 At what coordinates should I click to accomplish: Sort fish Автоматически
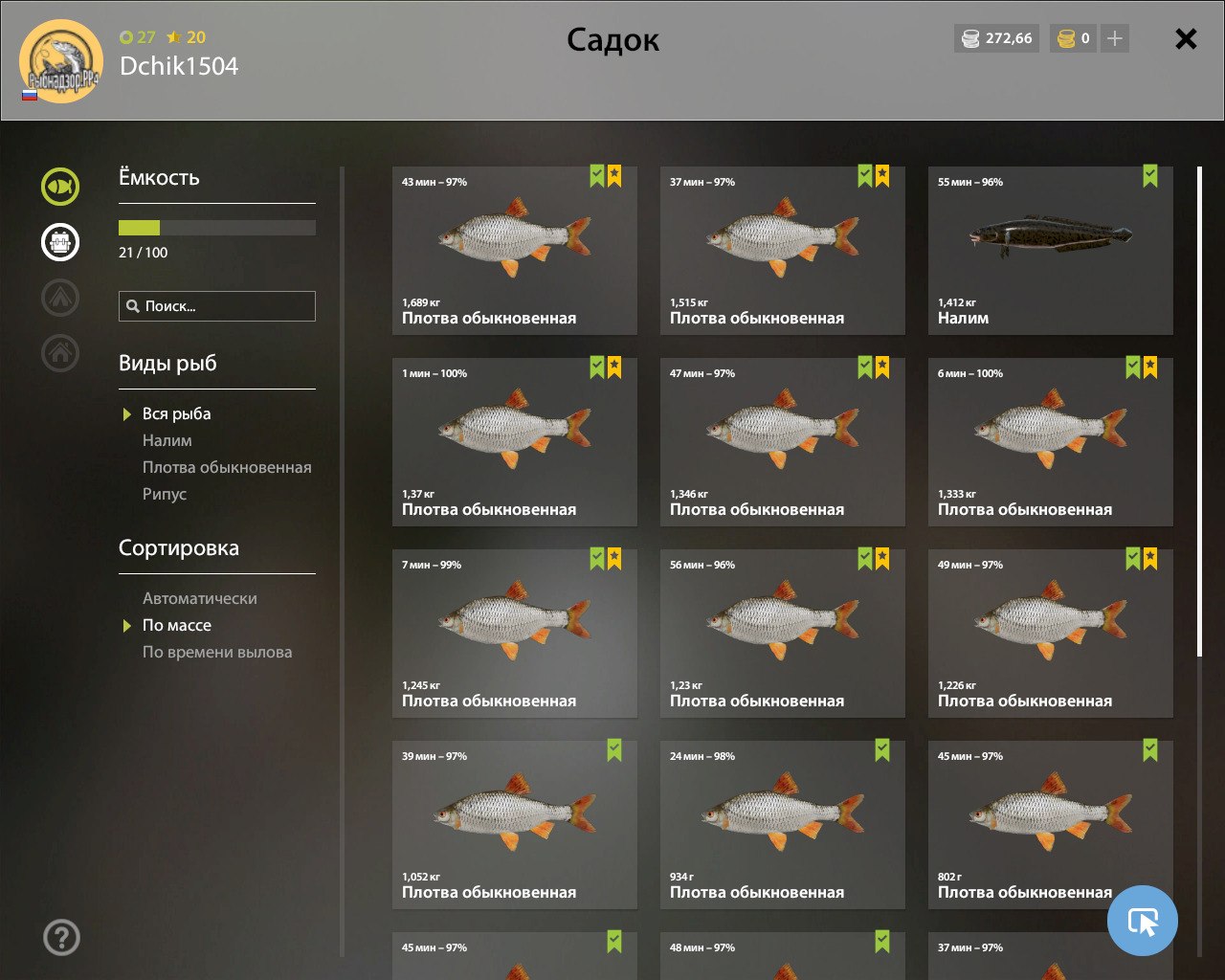199,598
